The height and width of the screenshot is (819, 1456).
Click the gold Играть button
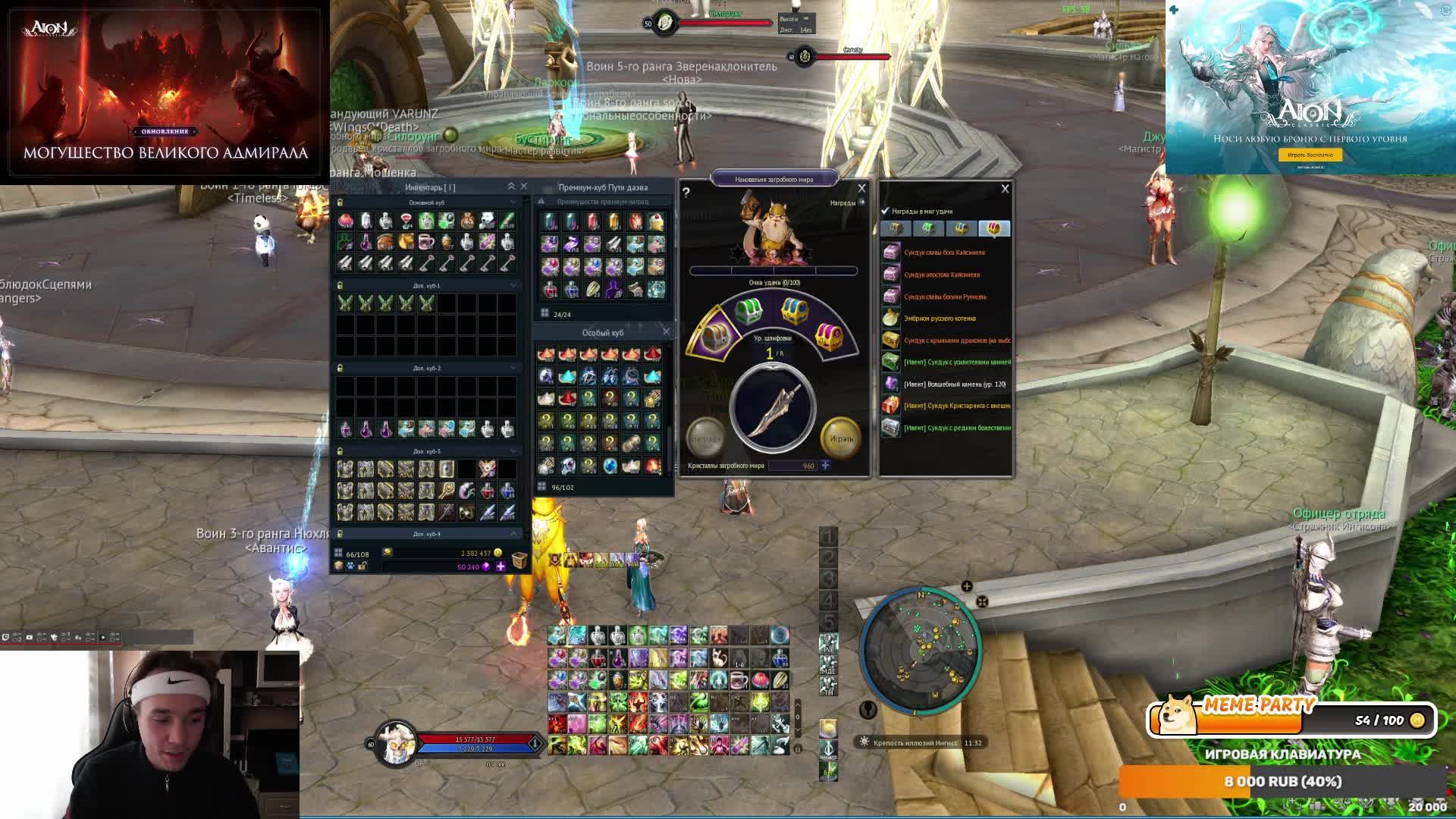pos(841,438)
